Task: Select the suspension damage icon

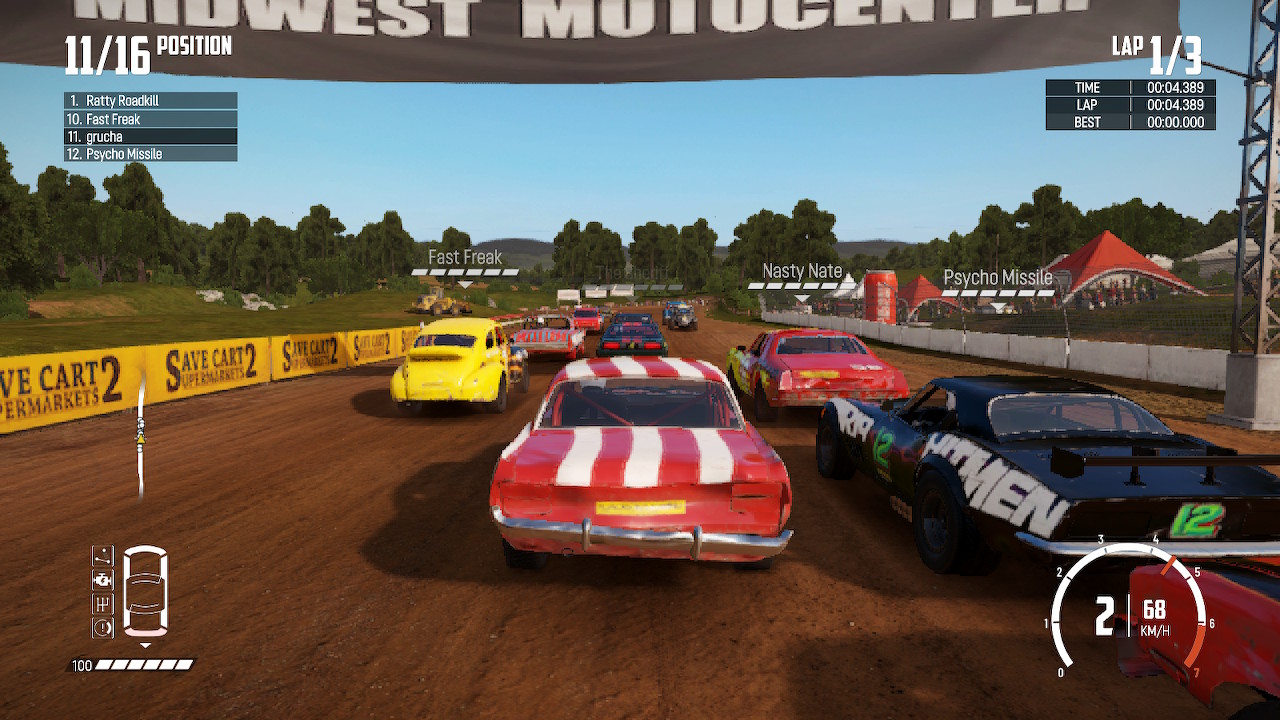Action: [x=103, y=555]
